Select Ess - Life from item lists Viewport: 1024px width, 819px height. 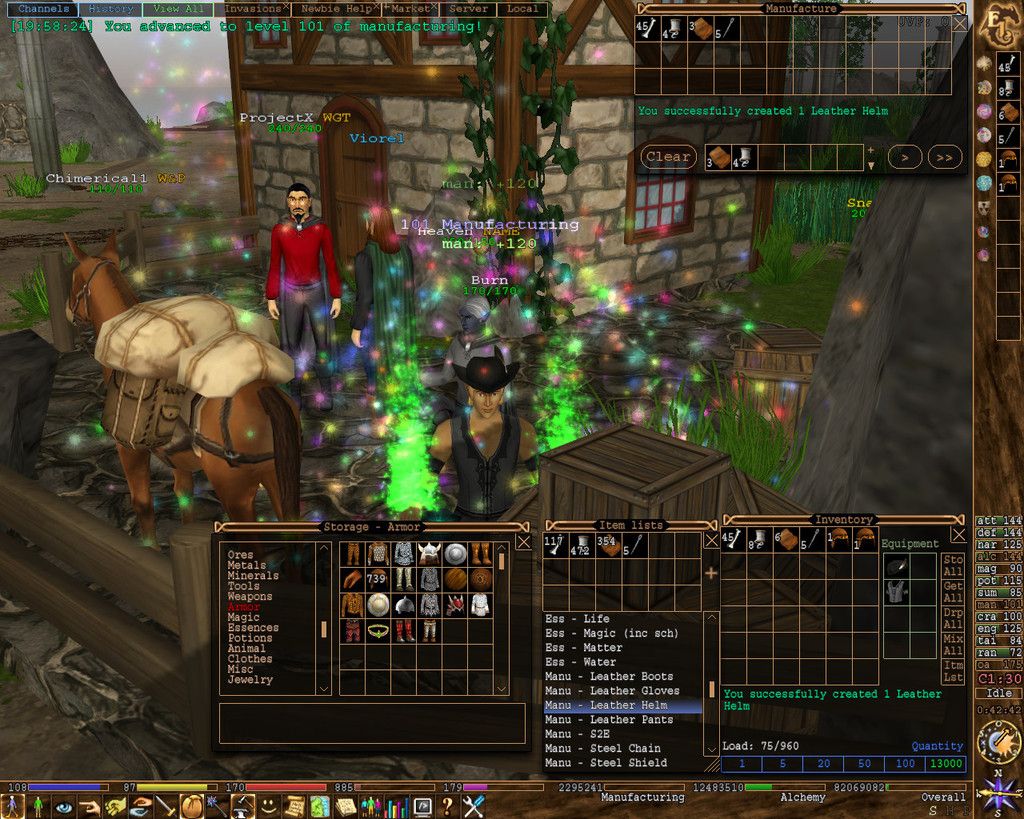pos(577,619)
